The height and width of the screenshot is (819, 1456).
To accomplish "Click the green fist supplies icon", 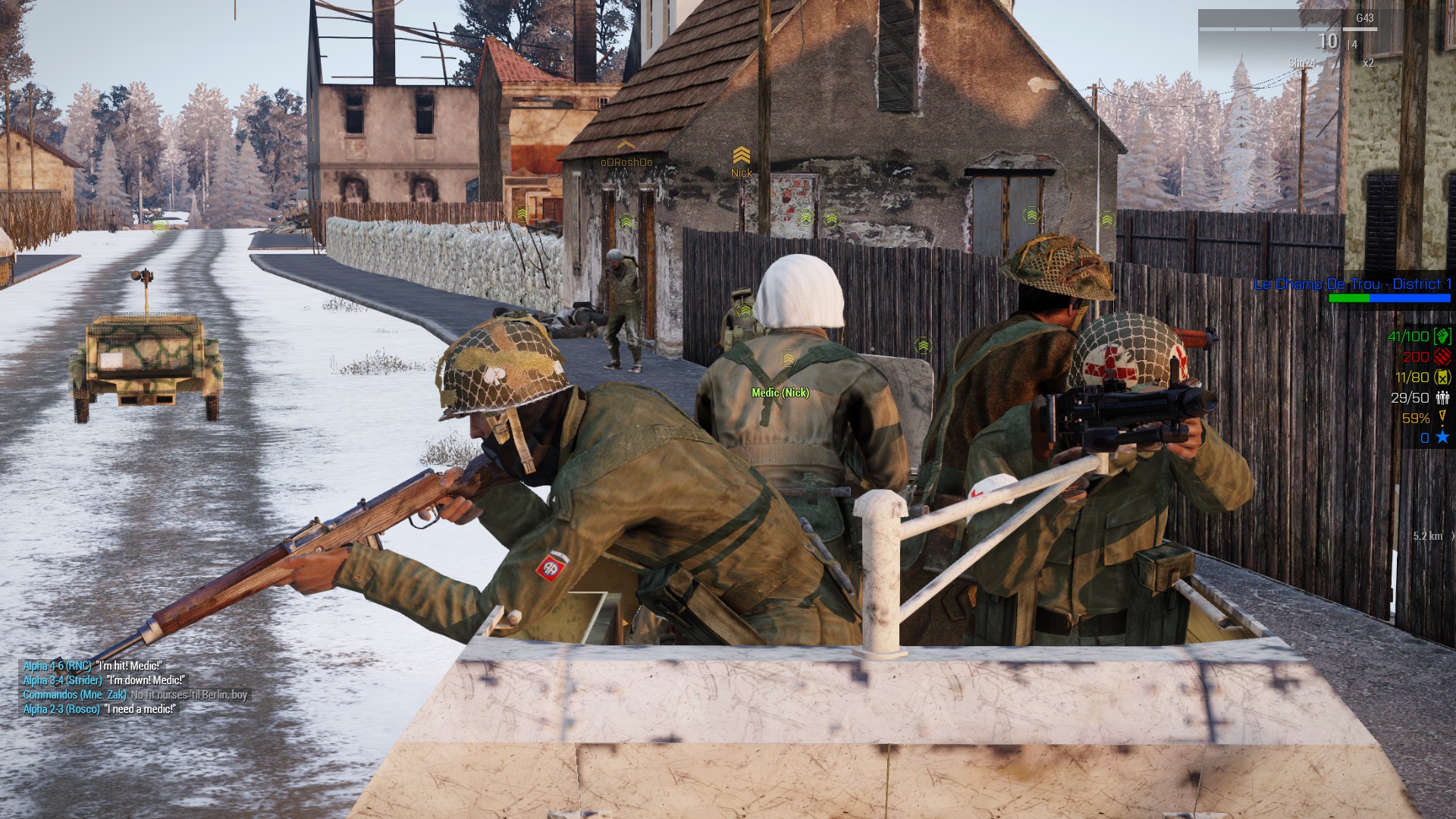I will [x=1442, y=336].
